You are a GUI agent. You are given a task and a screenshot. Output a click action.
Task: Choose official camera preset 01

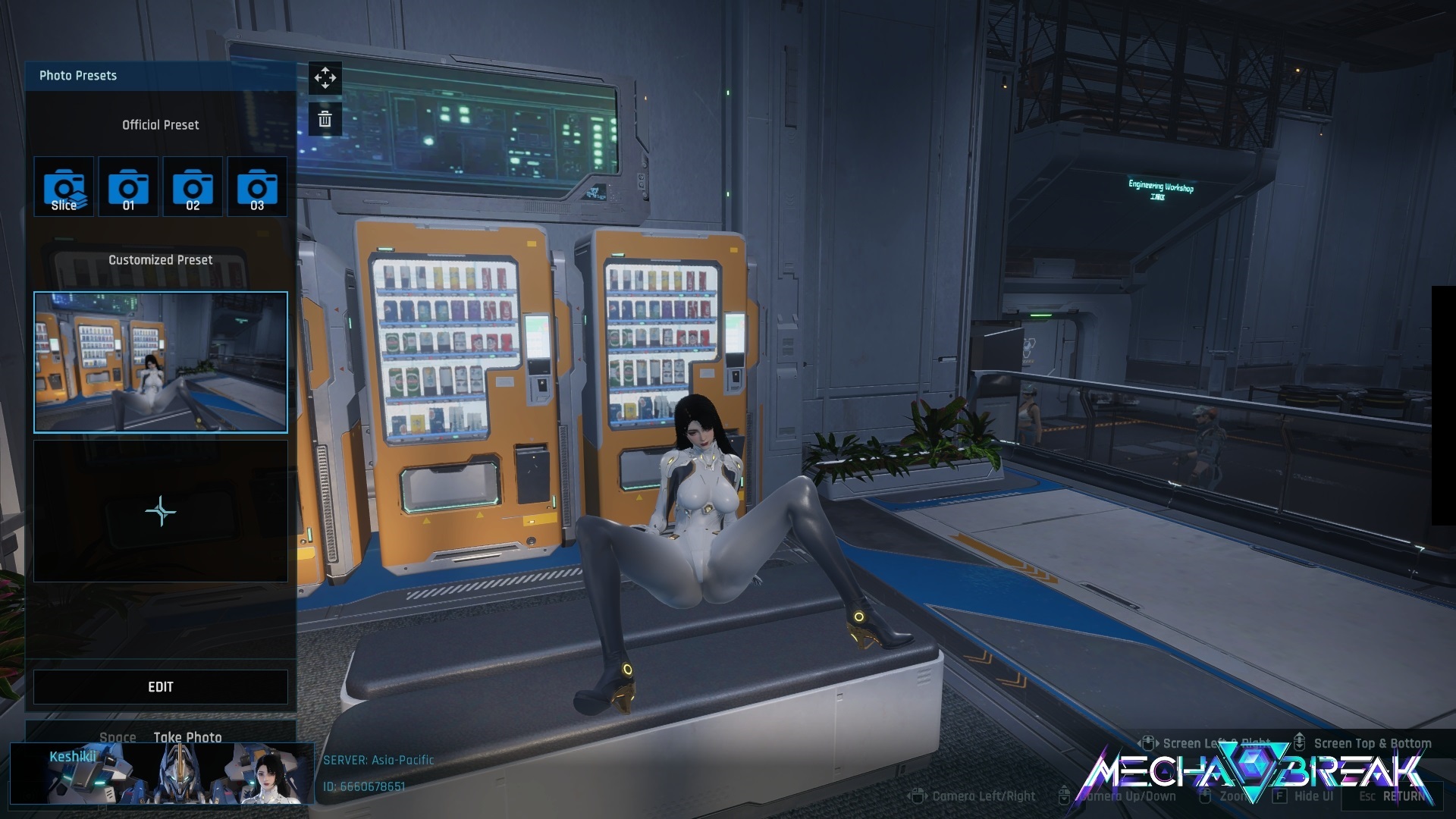coord(128,187)
